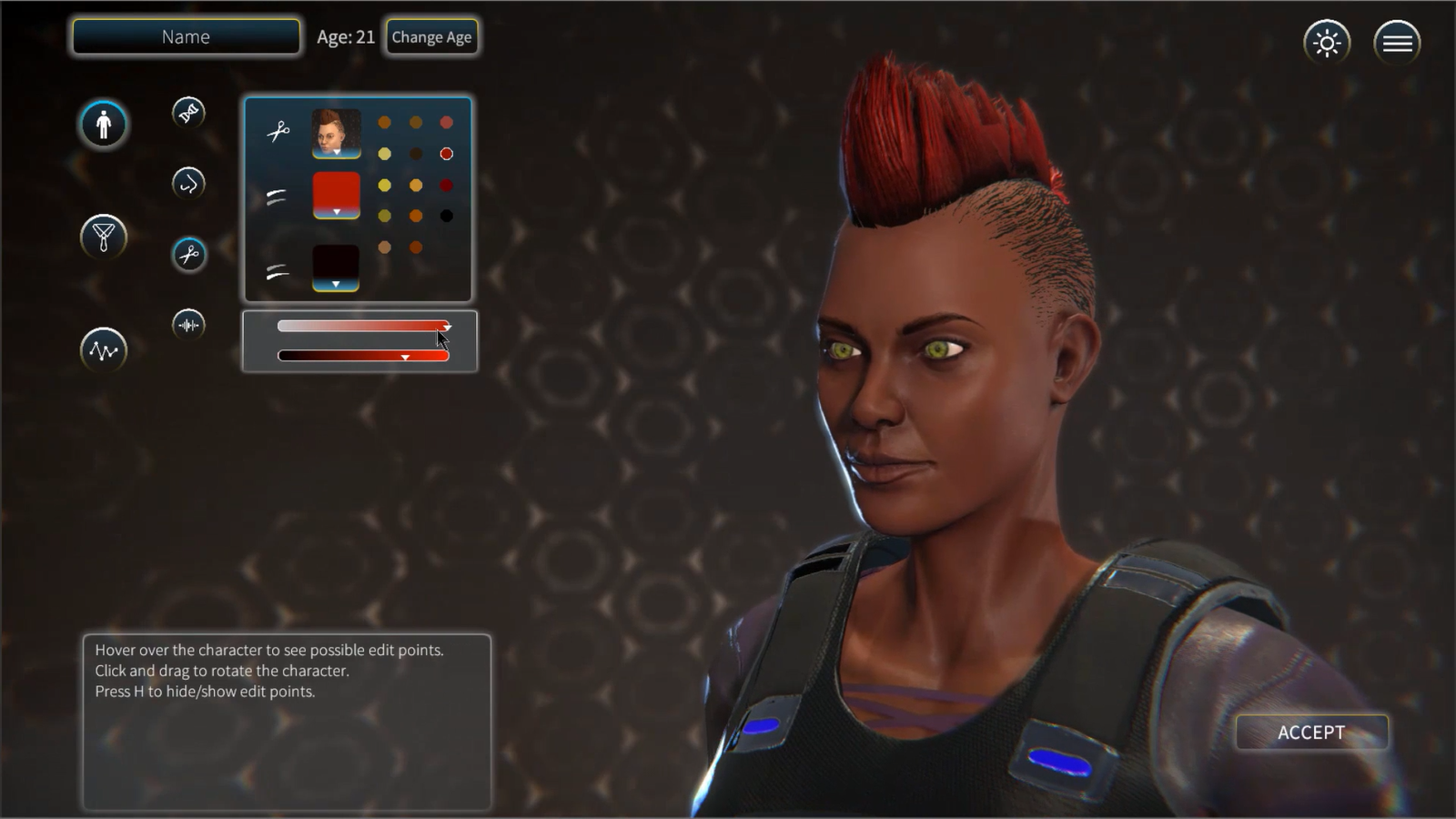The image size is (1456, 819).
Task: Open the hamburger menu in top right corner
Action: point(1397,42)
